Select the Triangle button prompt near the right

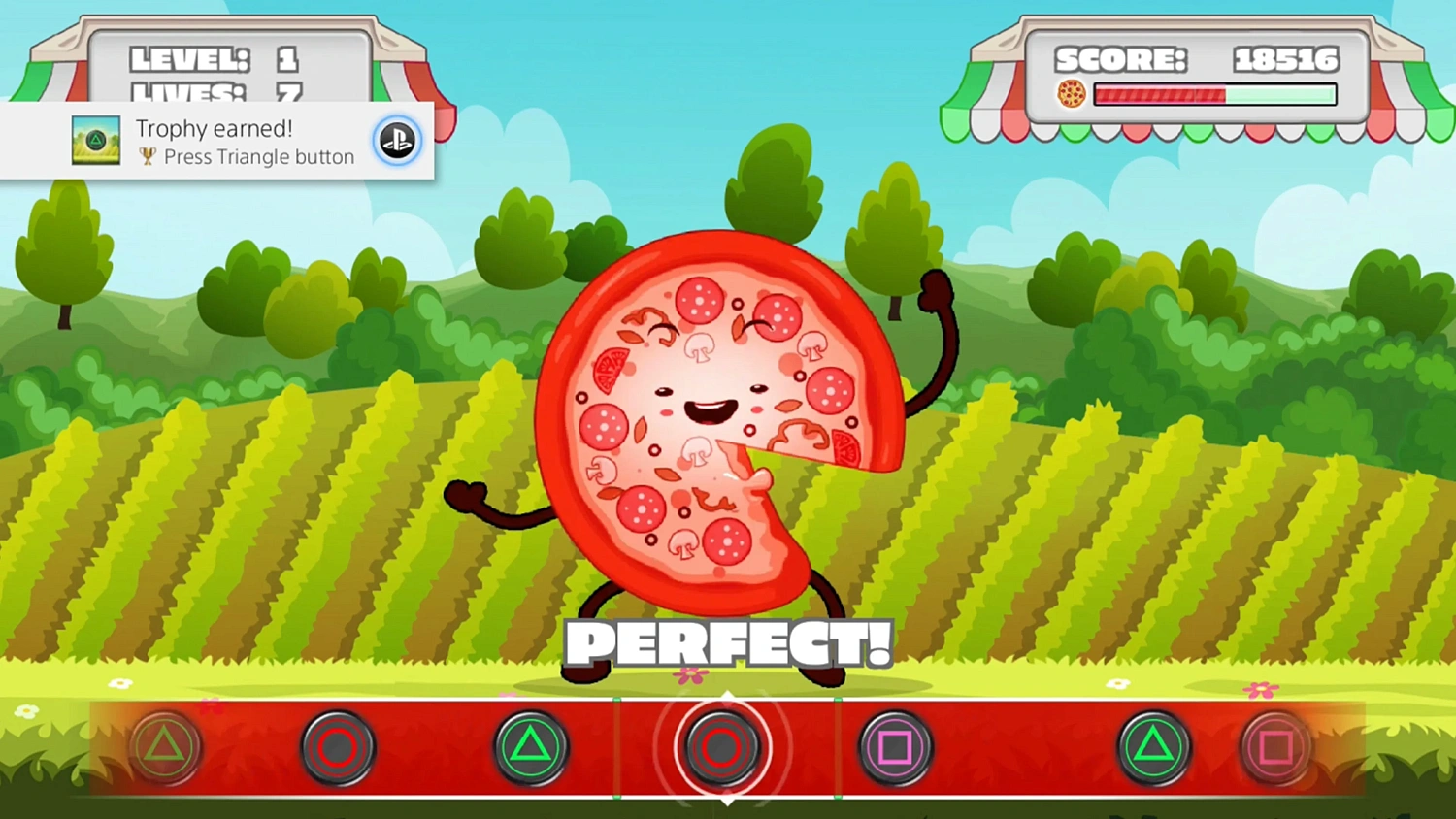[1153, 745]
